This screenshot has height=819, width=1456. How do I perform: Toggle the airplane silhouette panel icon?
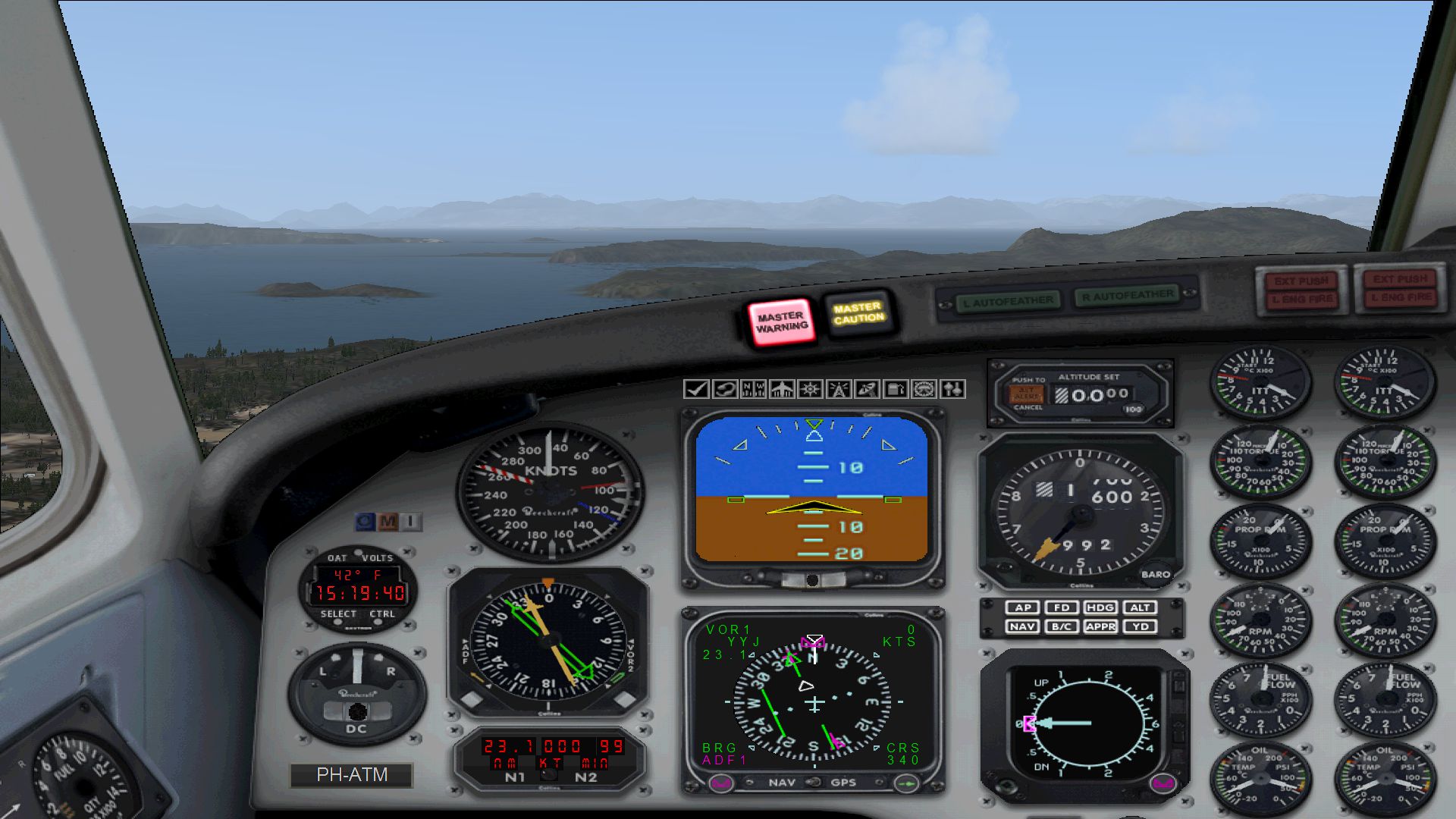point(782,390)
